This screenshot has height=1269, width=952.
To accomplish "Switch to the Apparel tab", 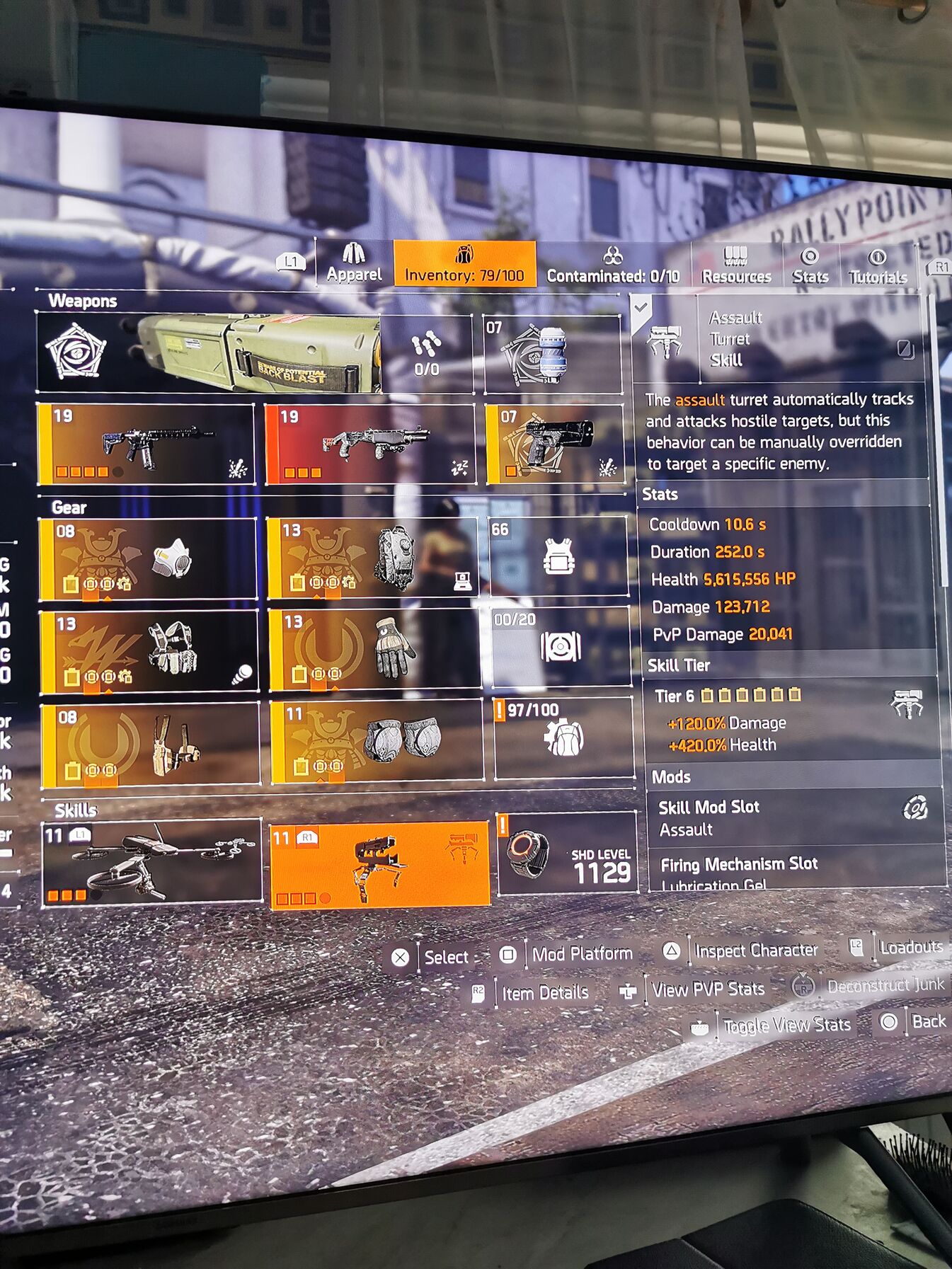I will click(353, 263).
